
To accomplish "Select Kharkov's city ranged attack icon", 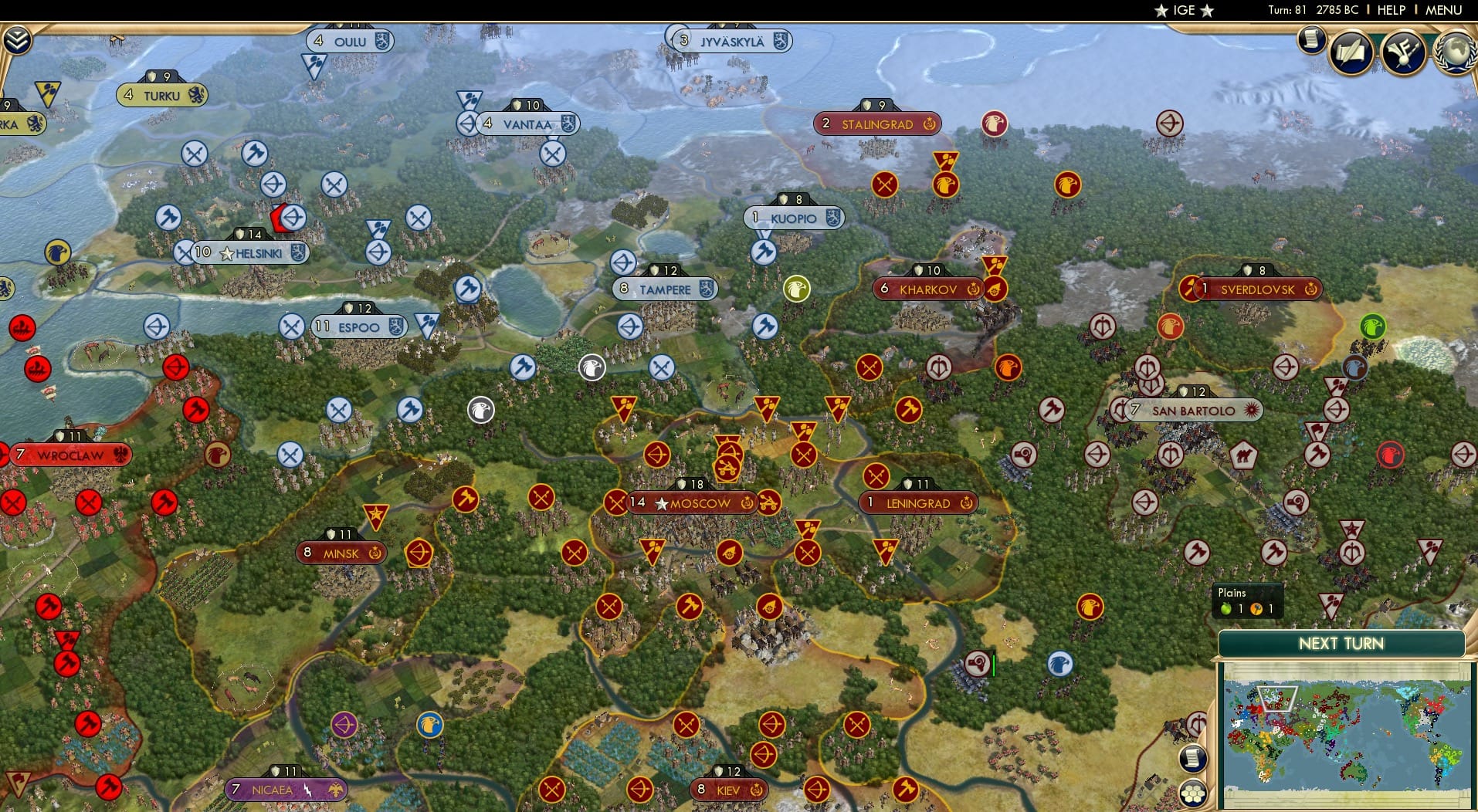I will (x=995, y=289).
